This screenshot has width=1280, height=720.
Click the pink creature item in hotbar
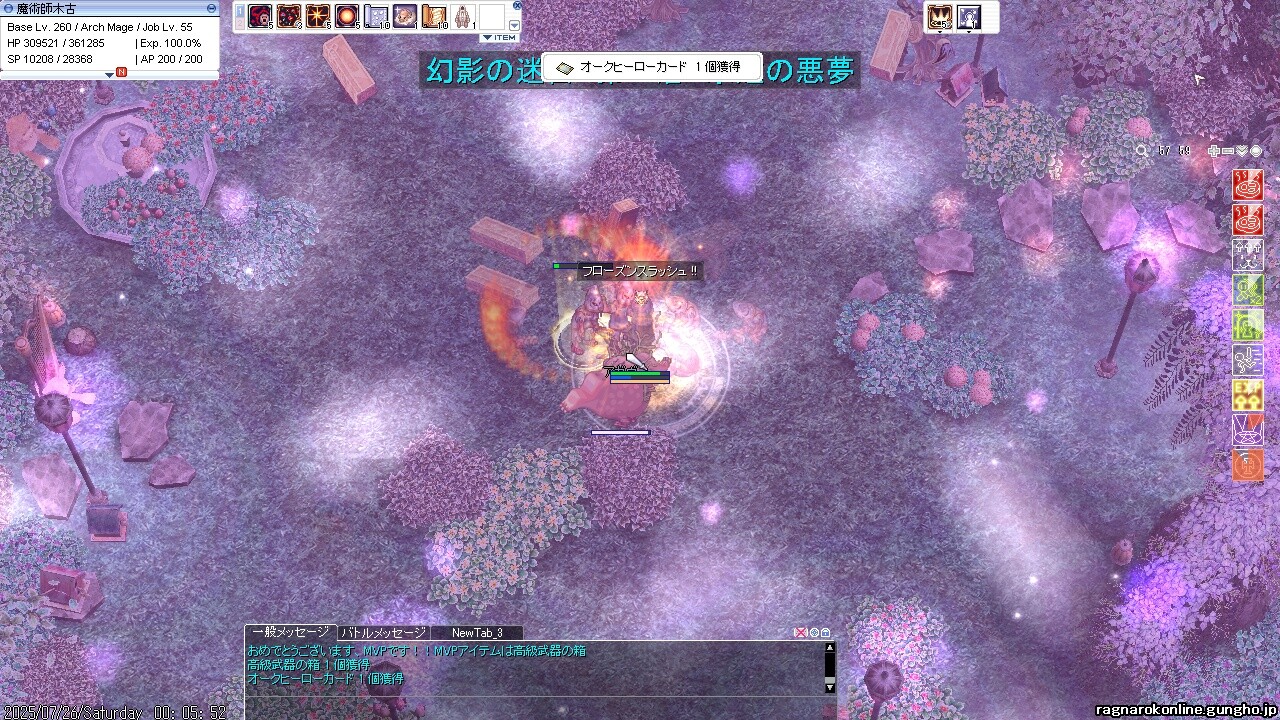coord(405,16)
